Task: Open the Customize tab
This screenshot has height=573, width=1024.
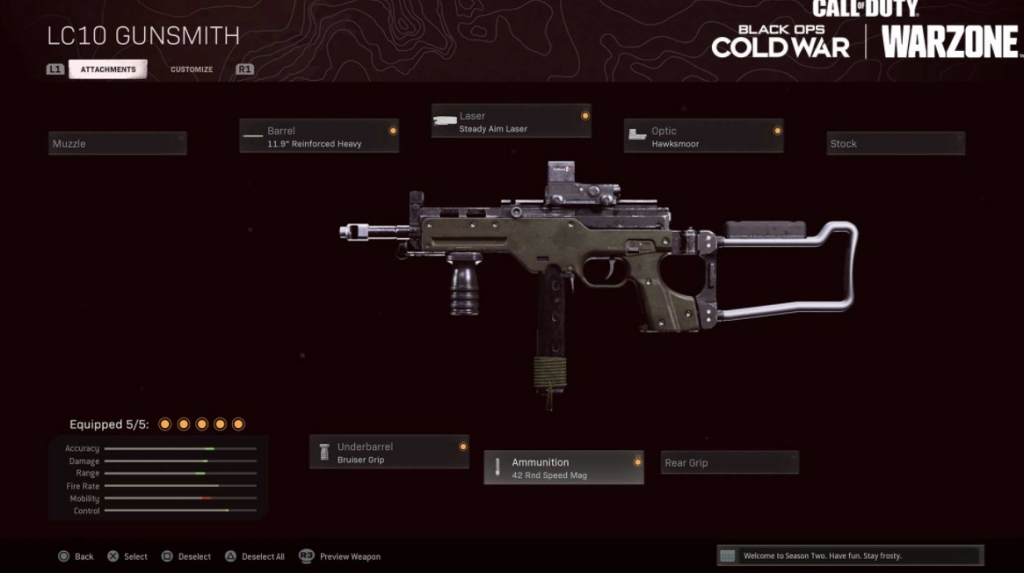Action: 191,69
